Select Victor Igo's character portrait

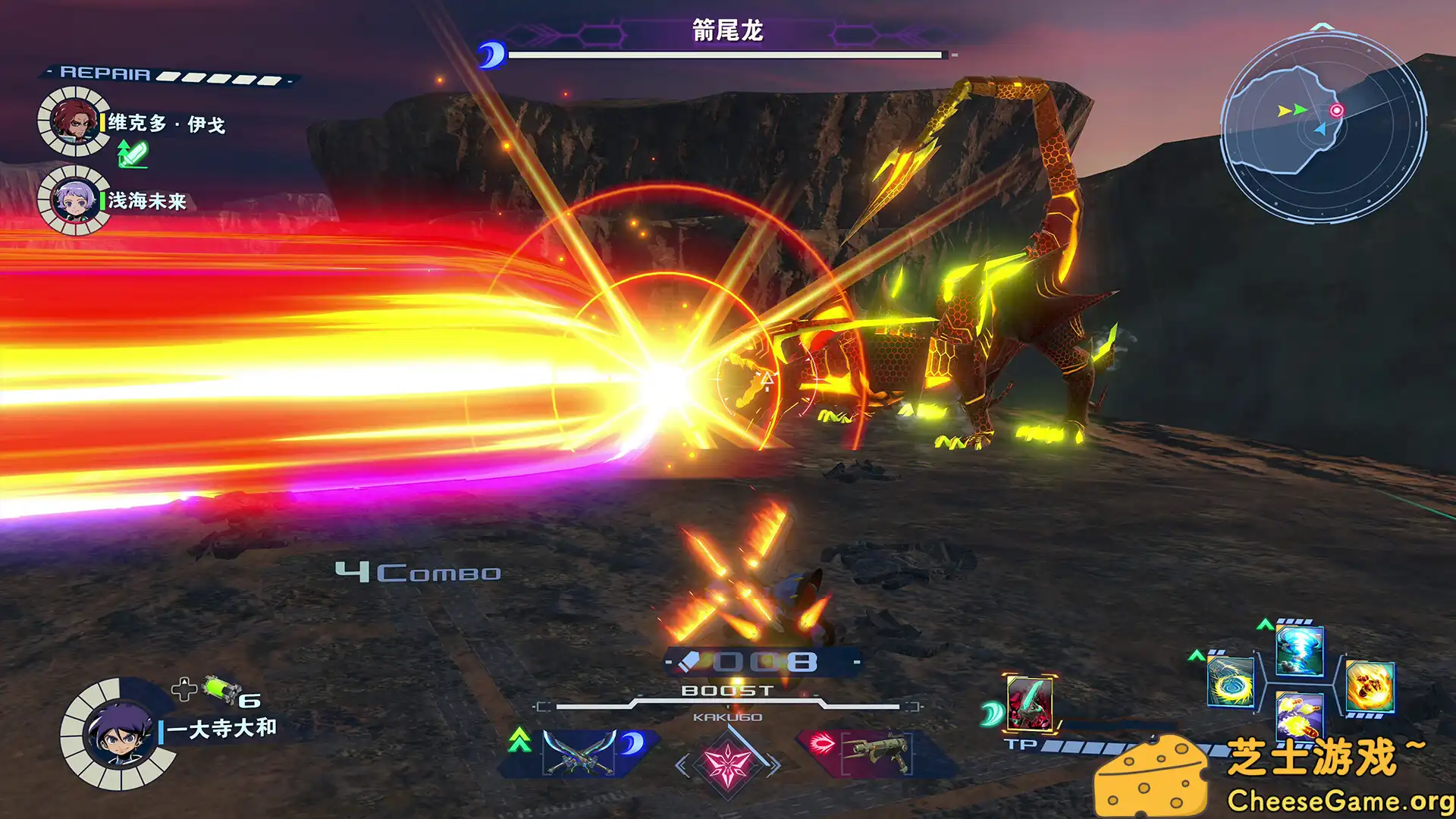point(74,120)
